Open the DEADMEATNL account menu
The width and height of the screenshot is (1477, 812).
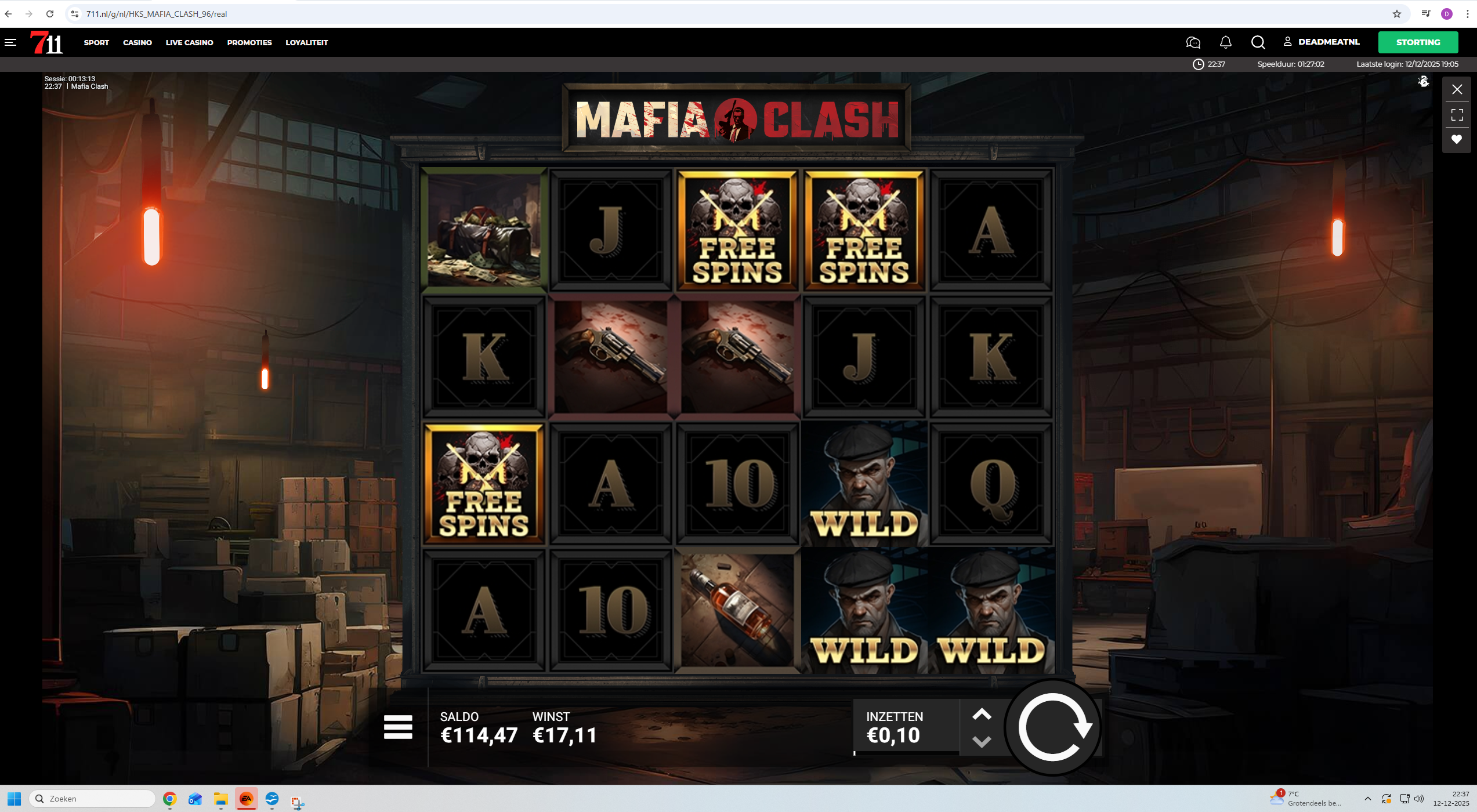[x=1323, y=42]
